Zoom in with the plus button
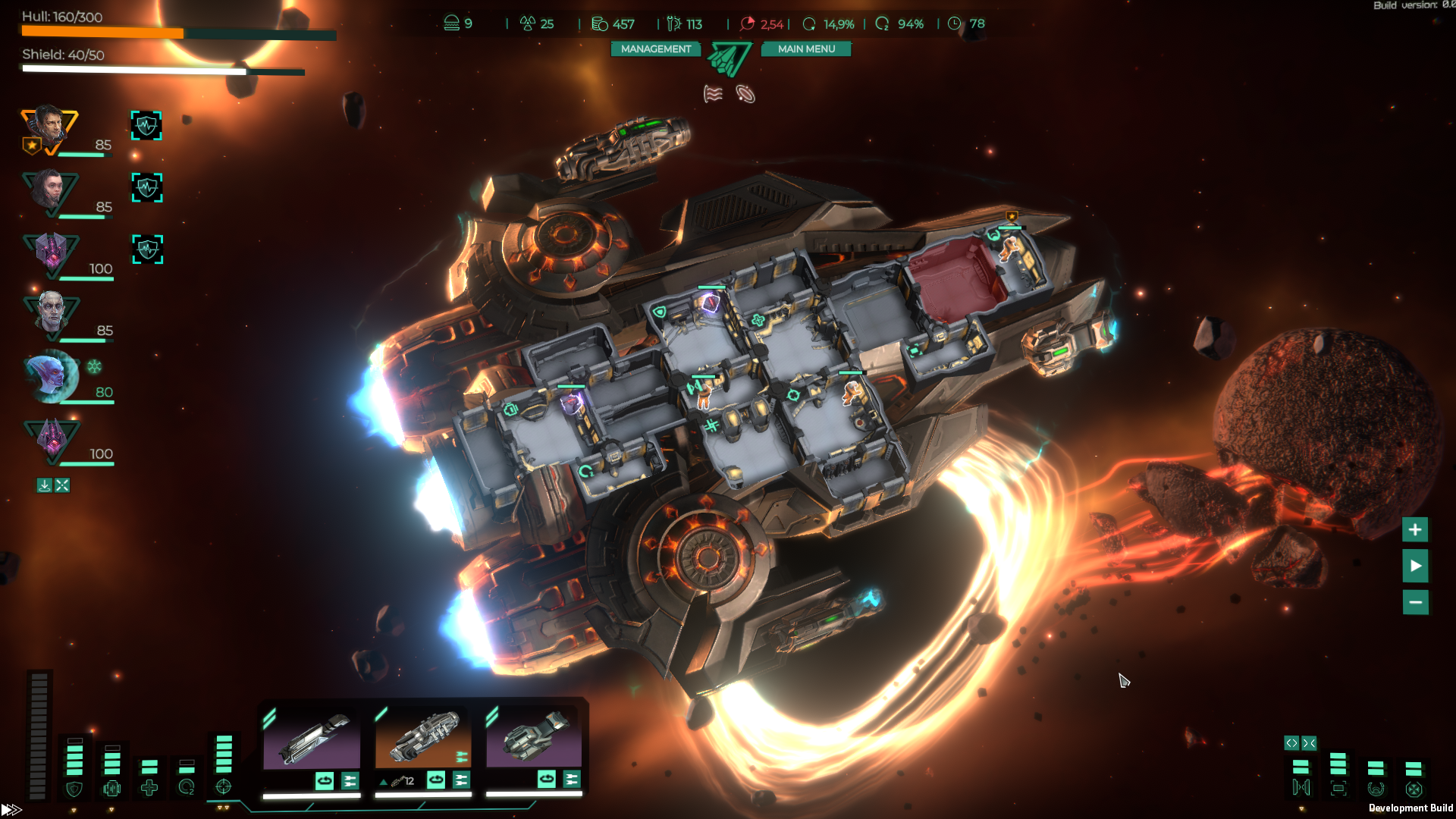Image resolution: width=1456 pixels, height=819 pixels. [1415, 530]
